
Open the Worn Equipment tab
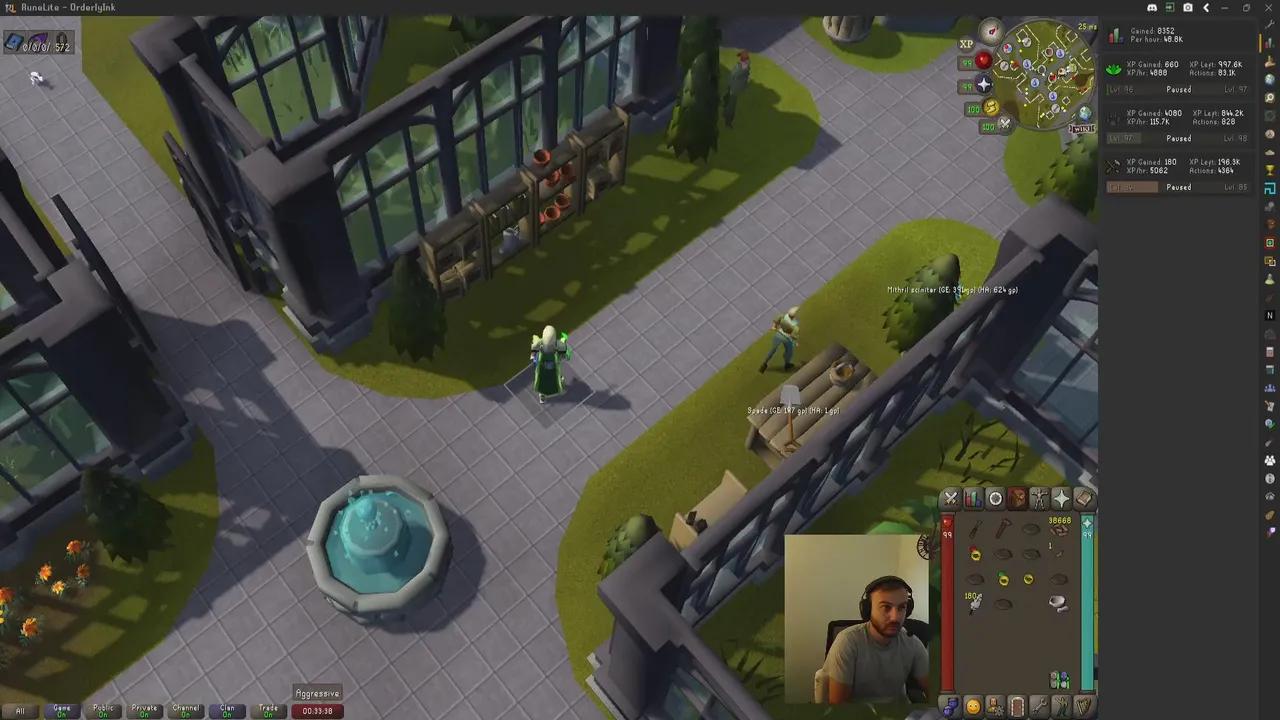(1039, 498)
